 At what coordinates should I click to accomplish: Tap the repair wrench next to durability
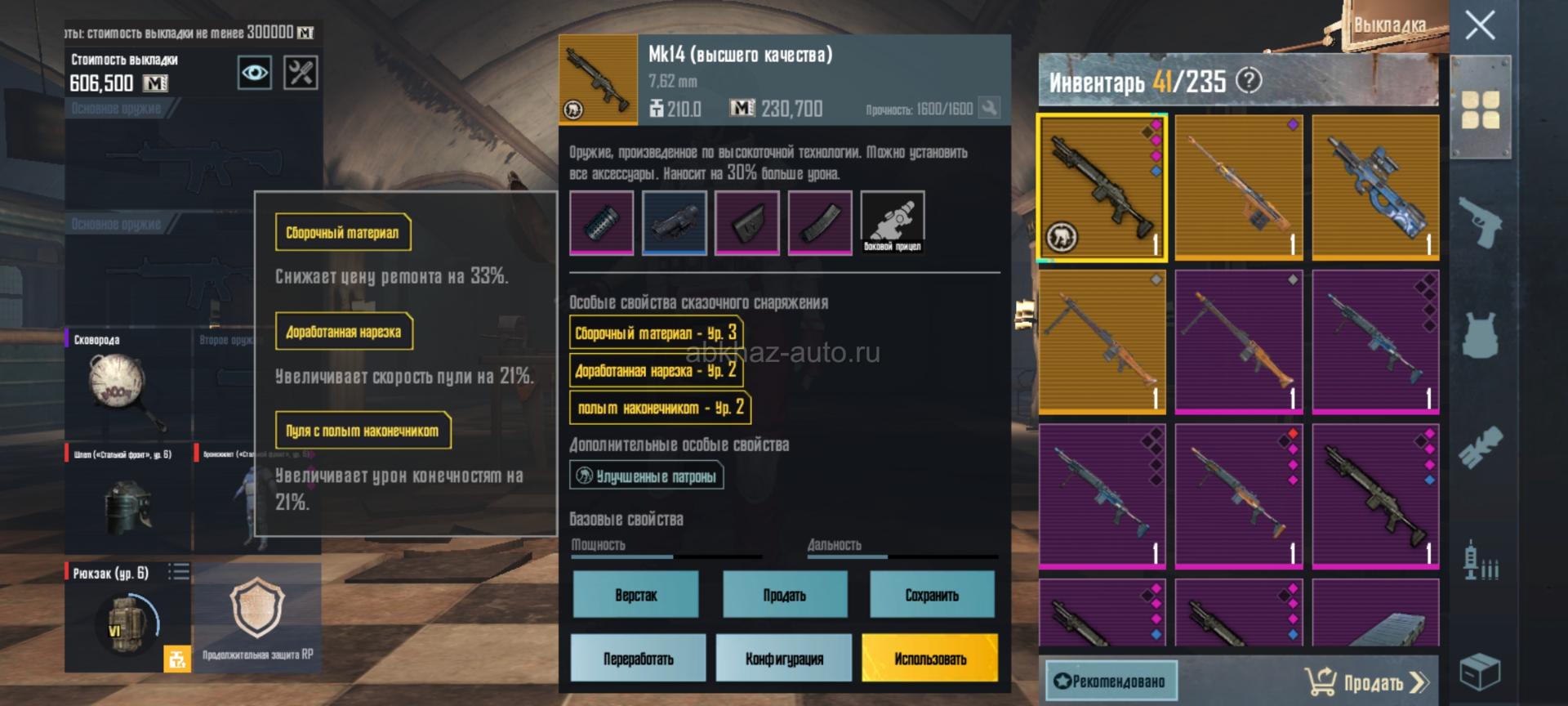tap(989, 109)
